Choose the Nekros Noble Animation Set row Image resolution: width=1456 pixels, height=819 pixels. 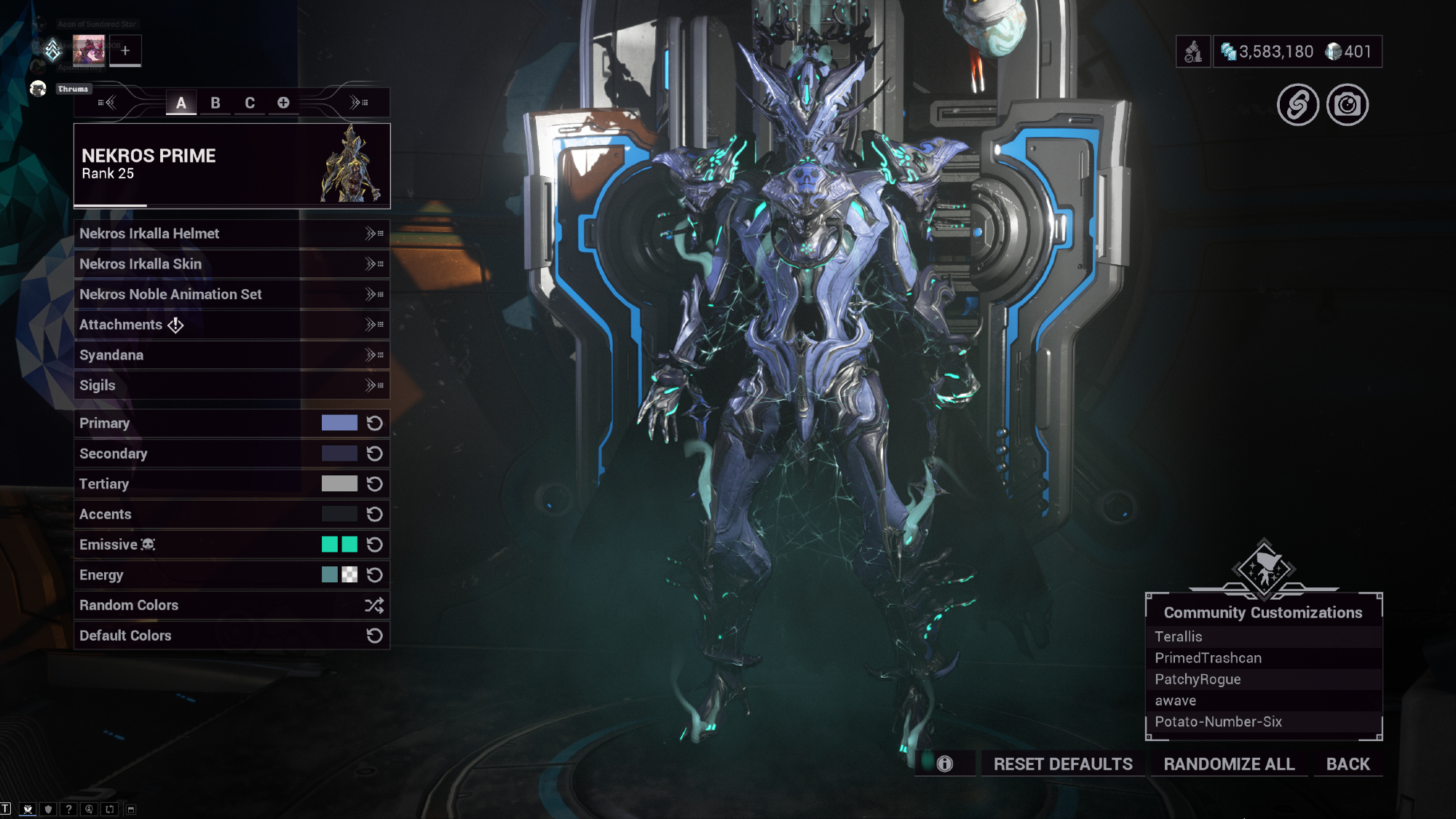click(x=232, y=294)
